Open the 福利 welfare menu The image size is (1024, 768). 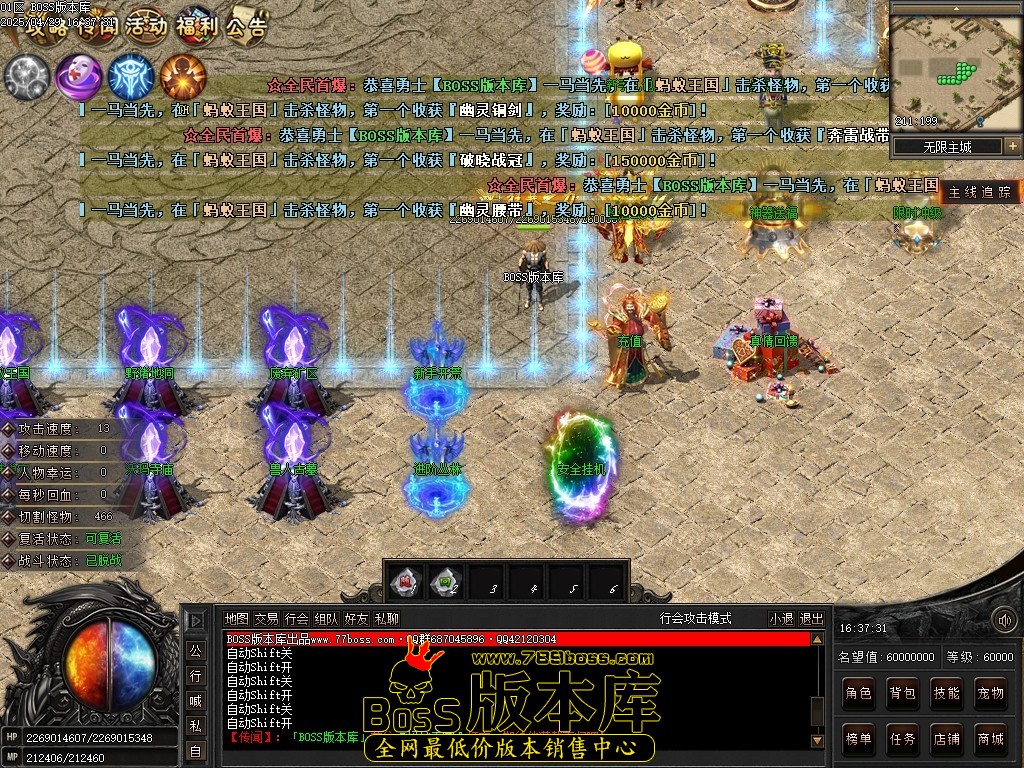pyautogui.click(x=196, y=27)
